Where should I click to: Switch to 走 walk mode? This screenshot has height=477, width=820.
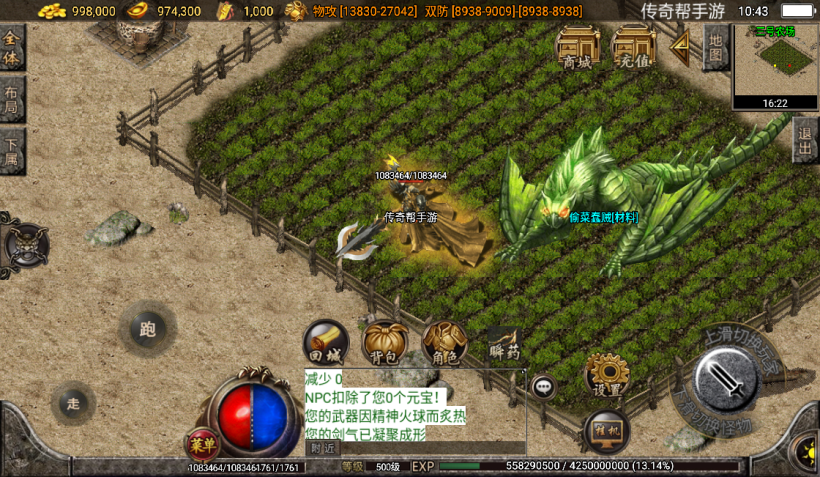point(73,404)
